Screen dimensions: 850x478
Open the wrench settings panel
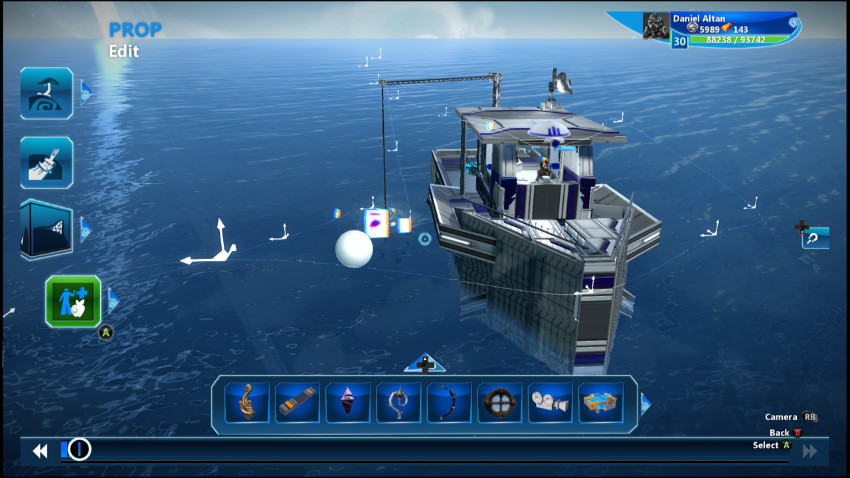(x=815, y=238)
